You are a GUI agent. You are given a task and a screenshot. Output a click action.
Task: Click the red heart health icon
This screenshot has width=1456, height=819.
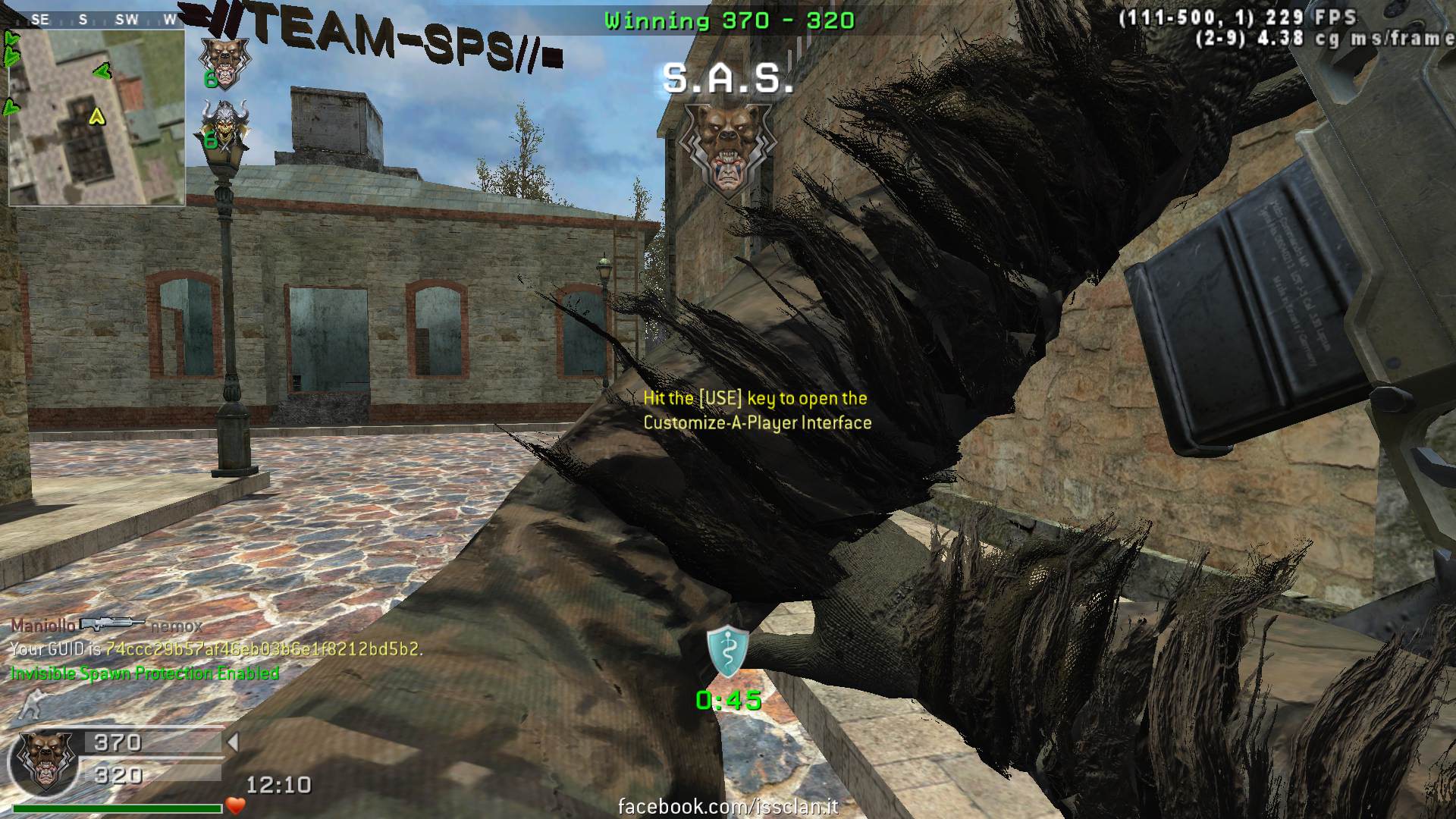click(x=236, y=805)
